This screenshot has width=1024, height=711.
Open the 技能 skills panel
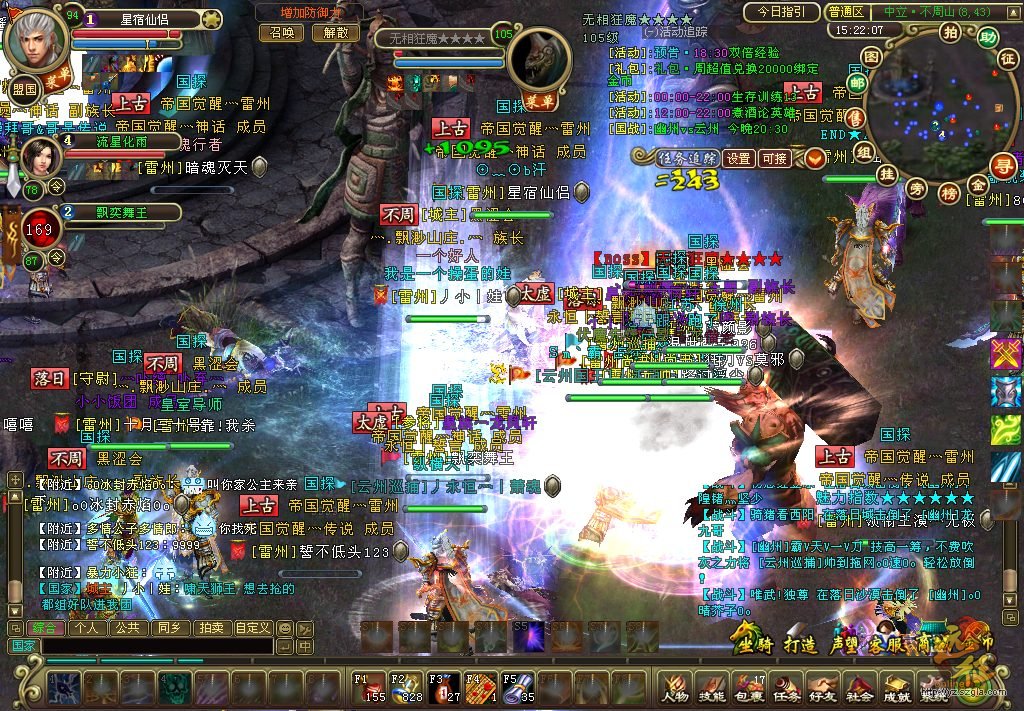point(711,684)
